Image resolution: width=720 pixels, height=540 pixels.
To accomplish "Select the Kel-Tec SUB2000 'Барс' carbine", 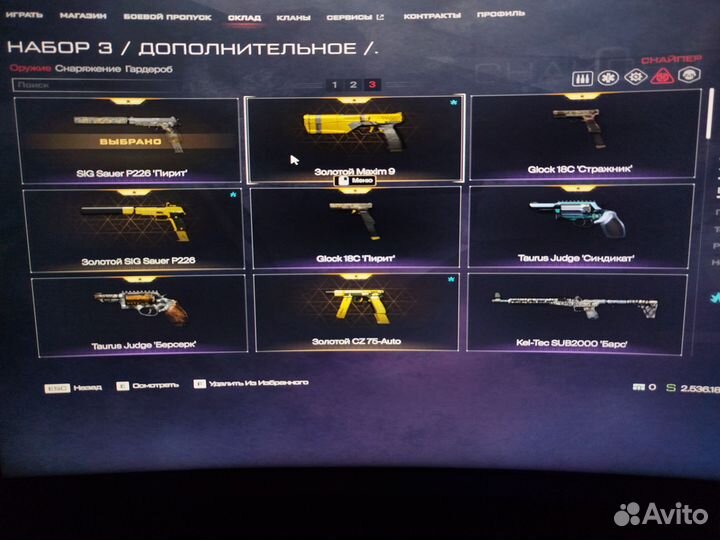I will [x=577, y=313].
